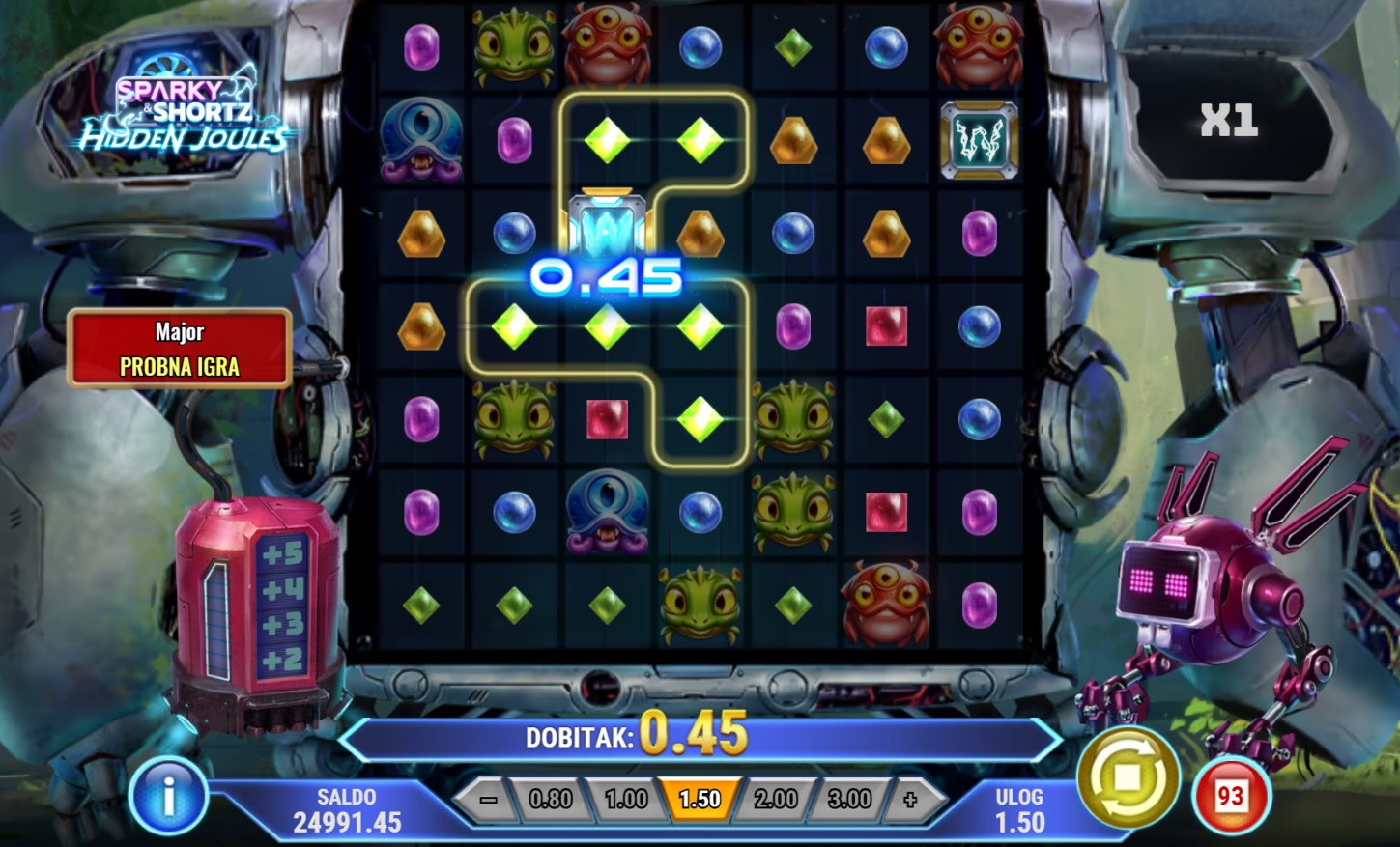
Task: Set the bet to 2.00
Action: [x=775, y=800]
